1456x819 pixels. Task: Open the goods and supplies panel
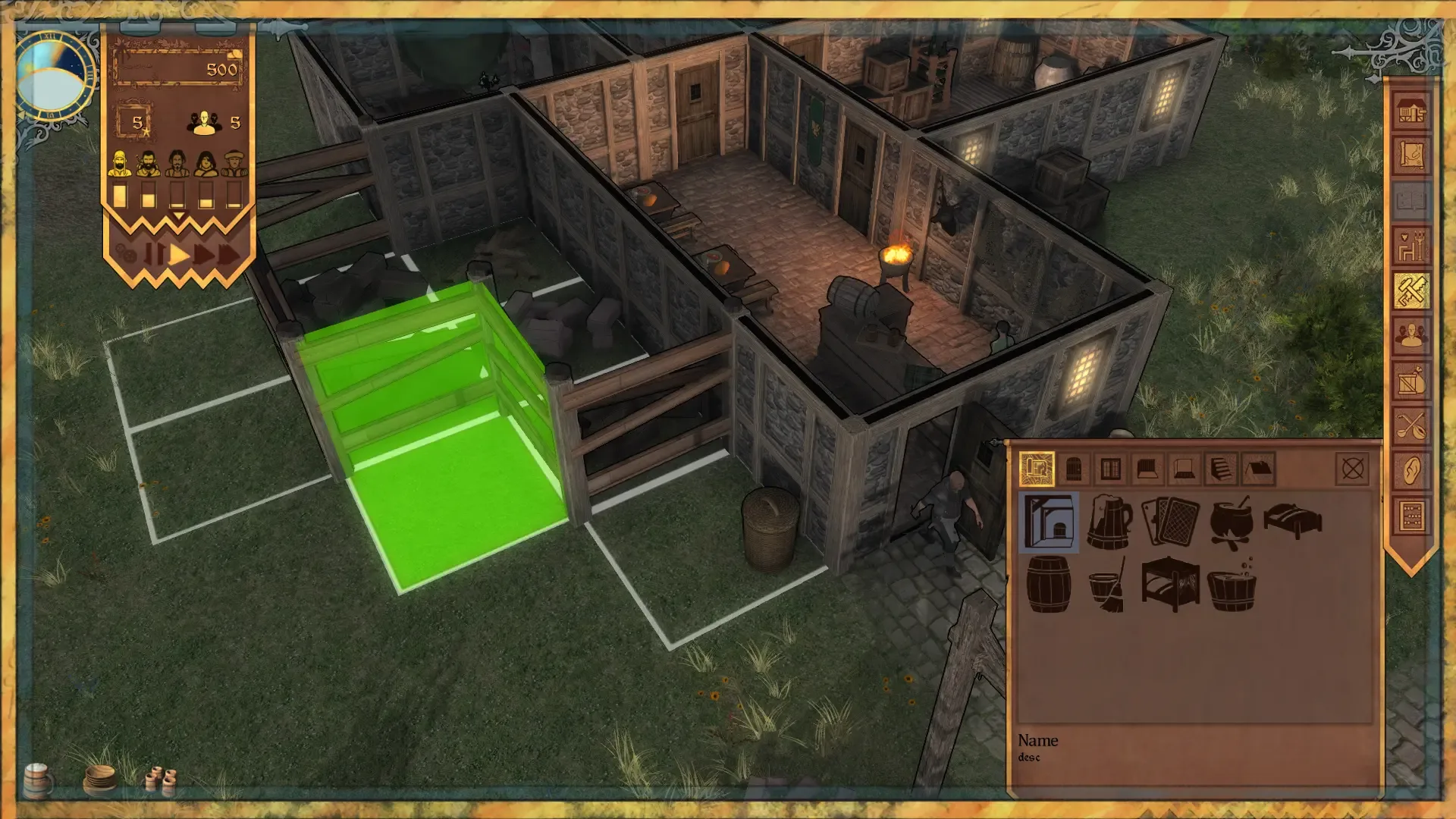1412,379
